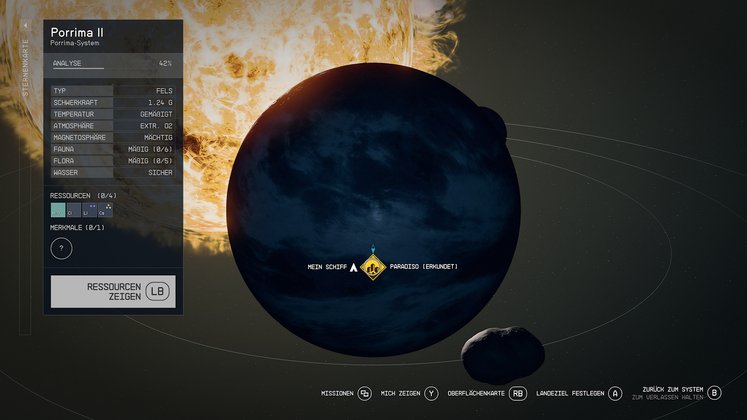Select the Li resource tile
The height and width of the screenshot is (420, 747).
89,210
